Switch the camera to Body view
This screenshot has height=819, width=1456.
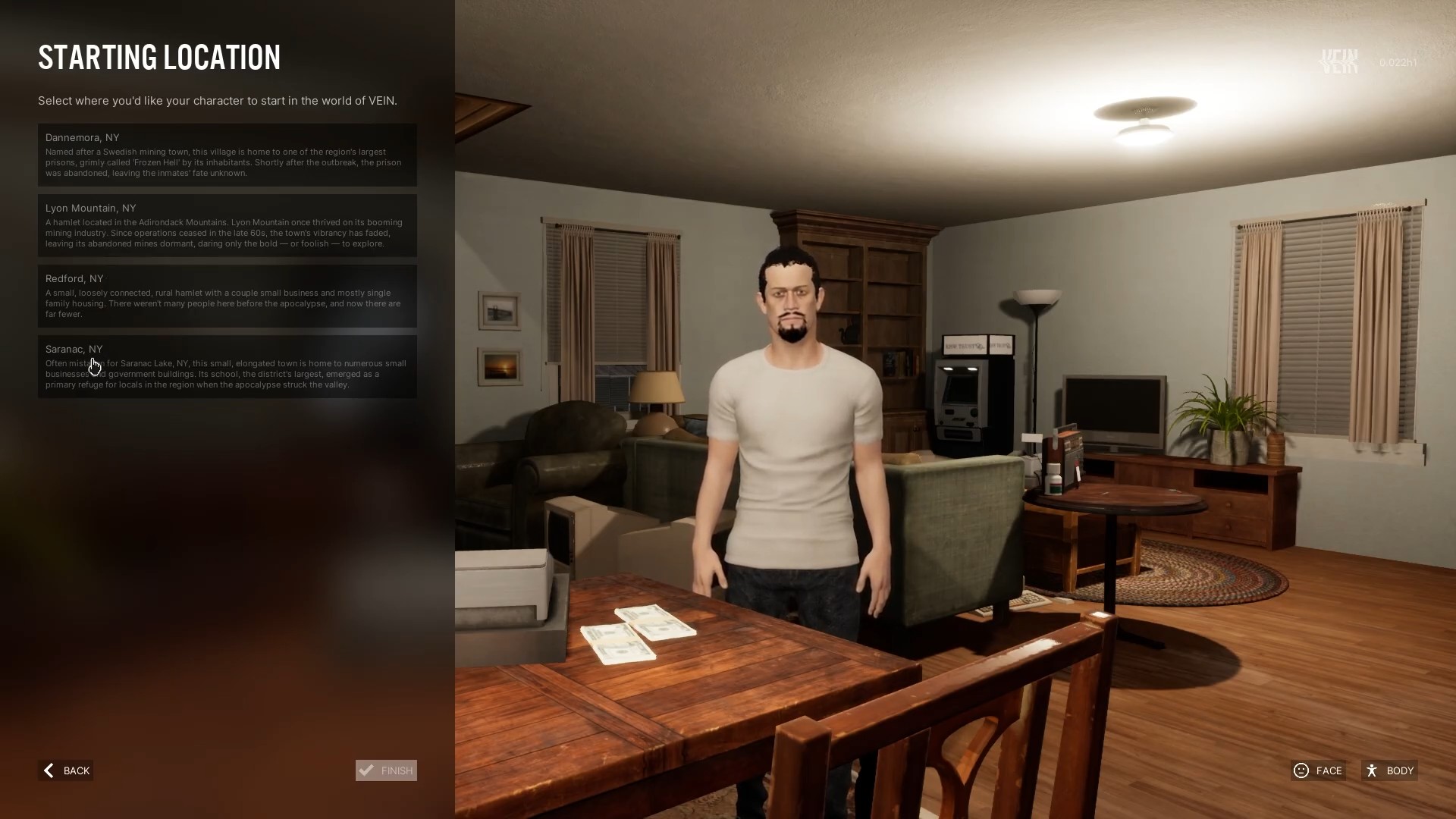pos(1389,770)
